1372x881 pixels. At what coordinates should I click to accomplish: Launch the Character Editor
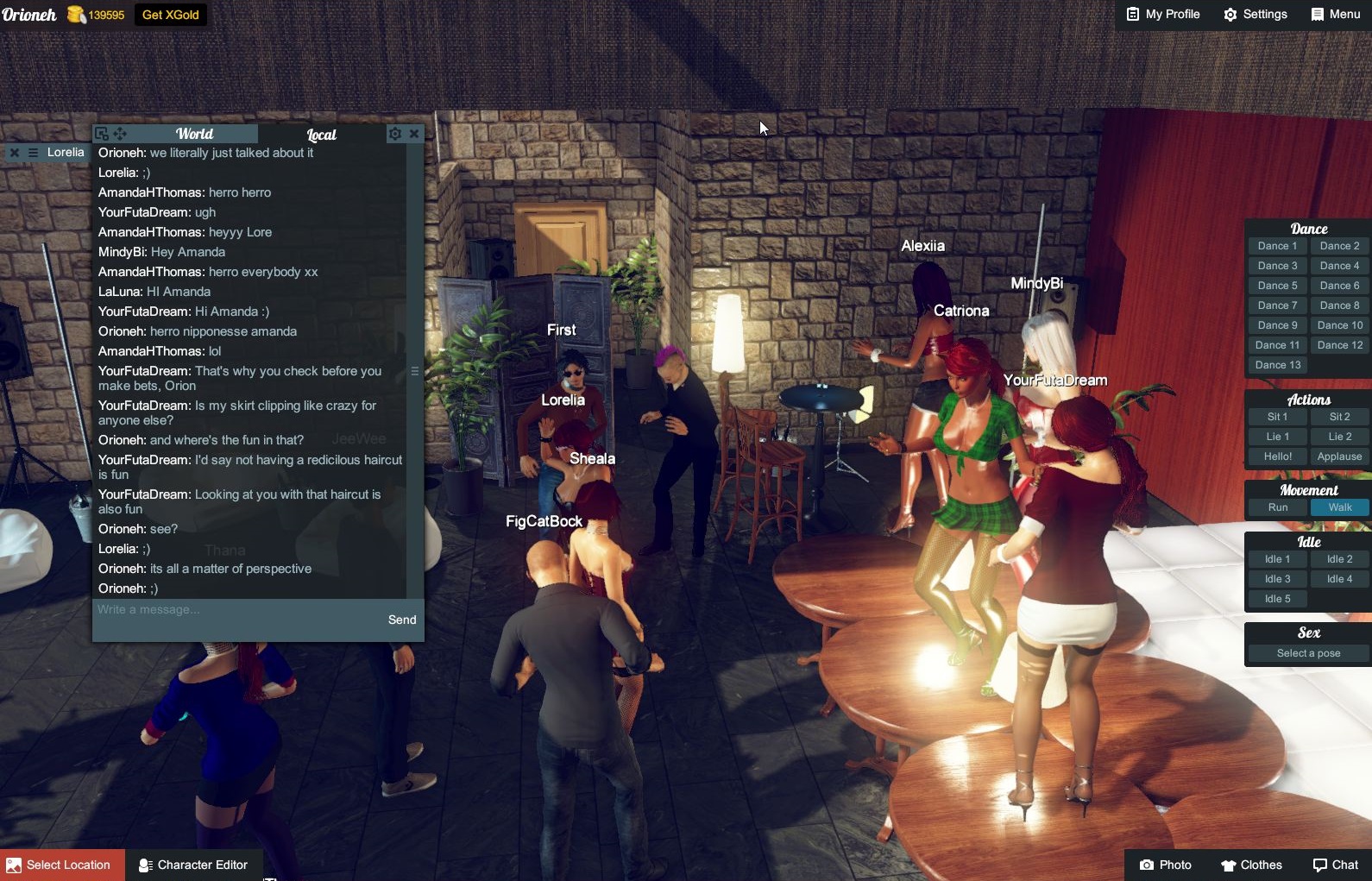[194, 865]
